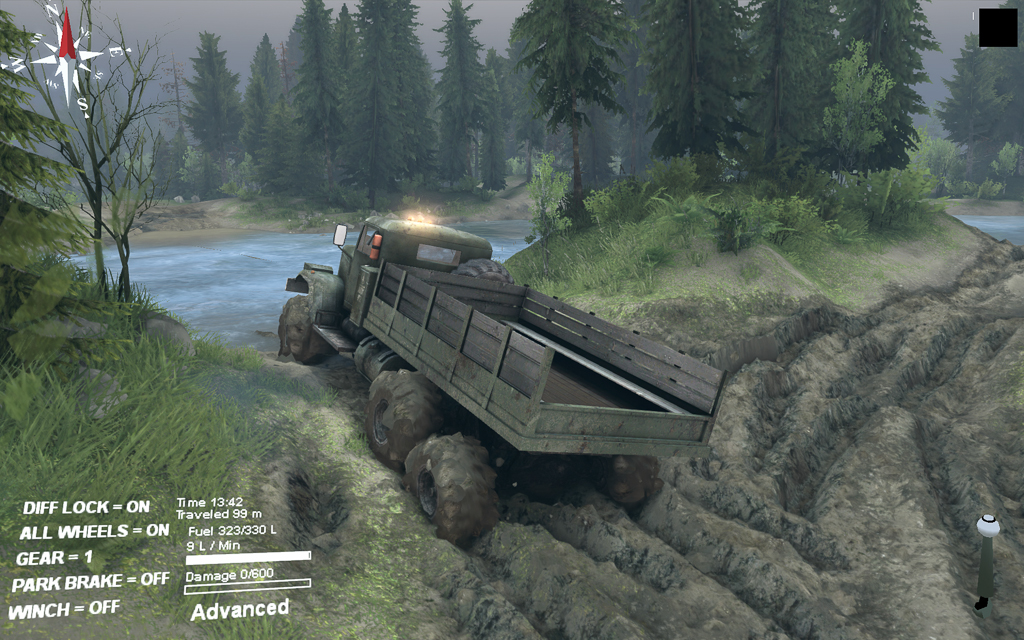
Task: Open the Advanced menu
Action: point(240,609)
